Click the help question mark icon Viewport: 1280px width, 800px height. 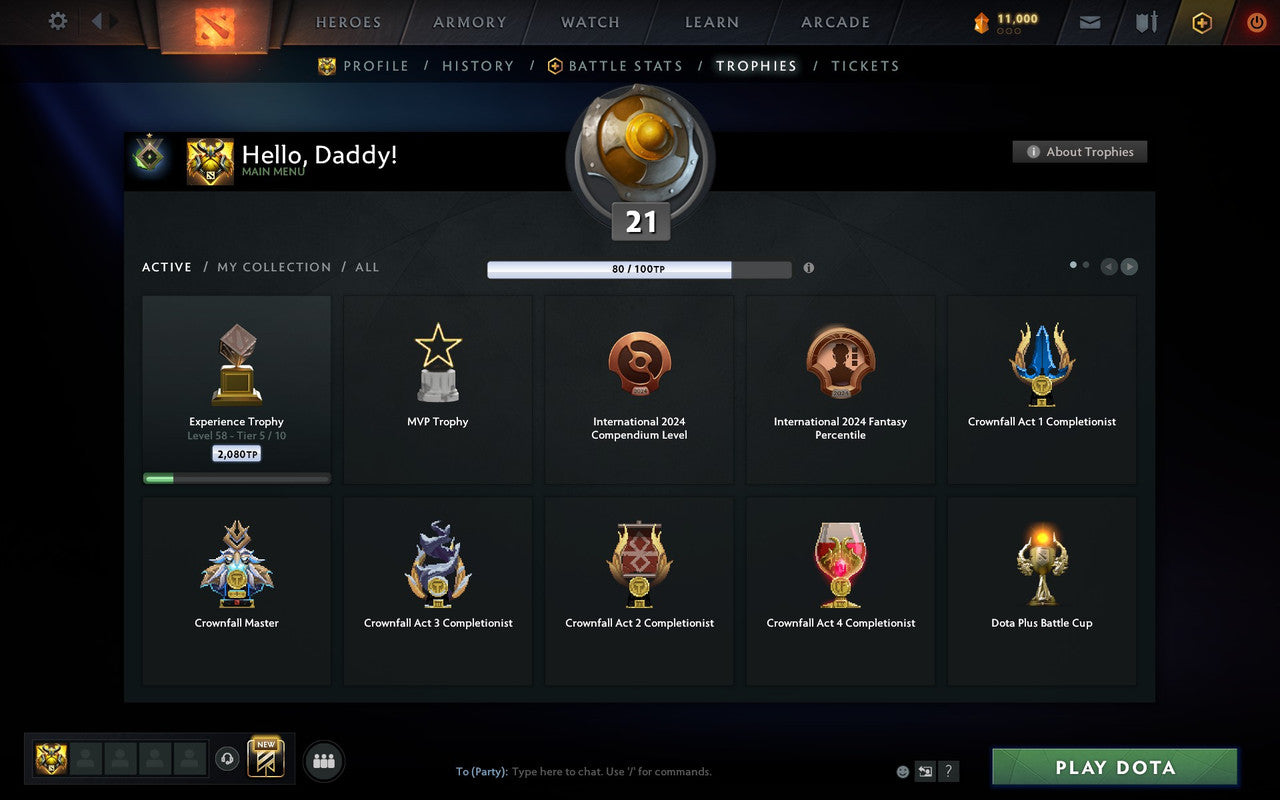(x=948, y=771)
